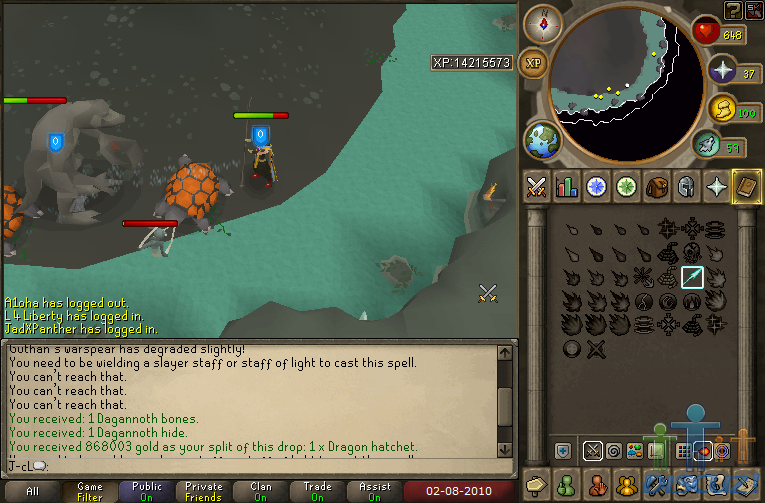Viewport: 765px width, 503px height.
Task: Click the compass to face north
Action: tap(543, 23)
